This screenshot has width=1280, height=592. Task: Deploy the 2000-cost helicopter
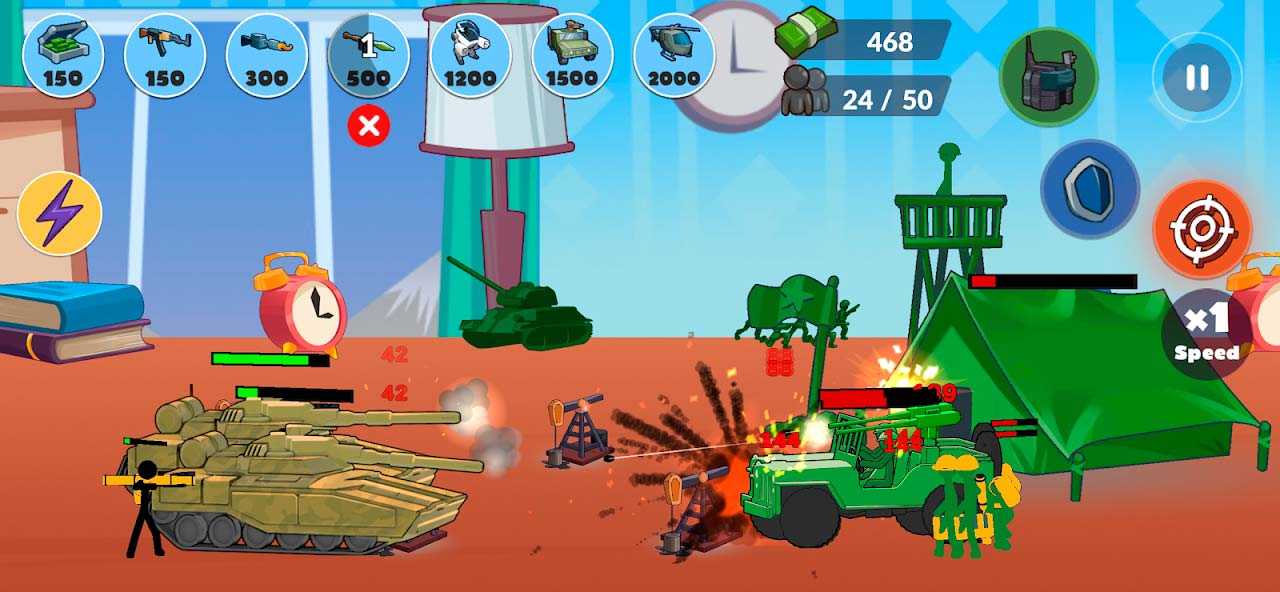(x=675, y=55)
